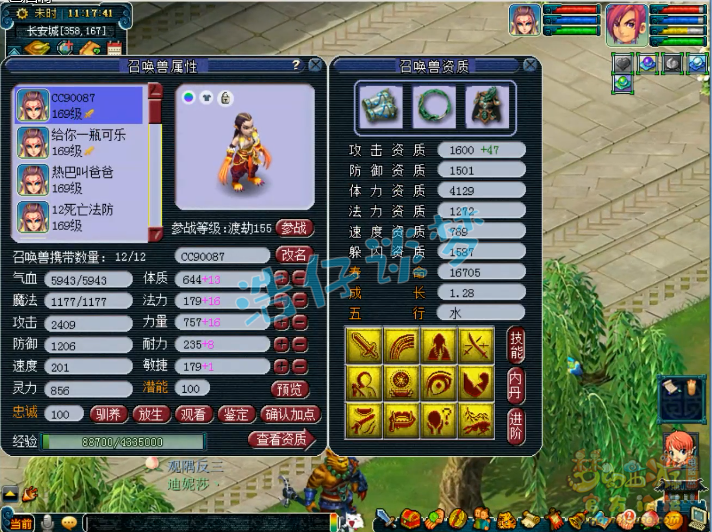Screen dimensions: 712x532
Task: Choose the pet 热巴叫爸爸
Action: pyautogui.click(x=80, y=180)
